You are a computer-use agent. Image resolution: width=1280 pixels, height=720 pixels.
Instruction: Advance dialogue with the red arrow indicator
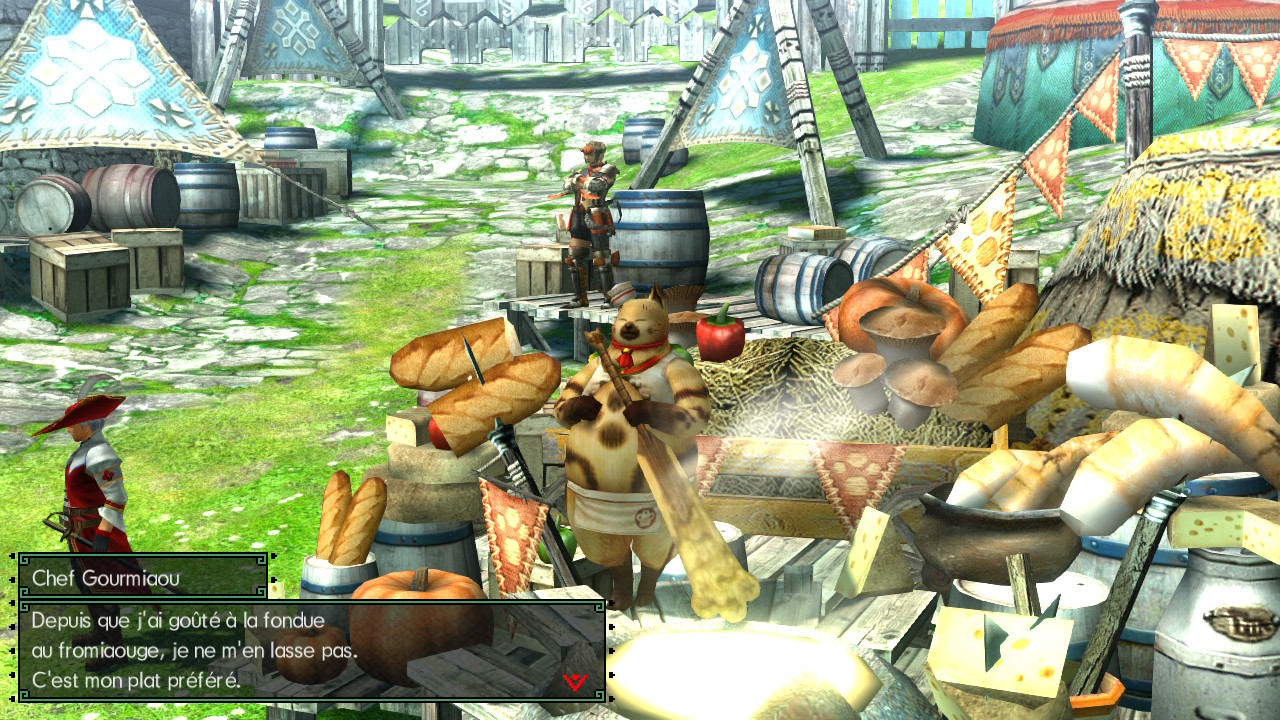click(575, 681)
